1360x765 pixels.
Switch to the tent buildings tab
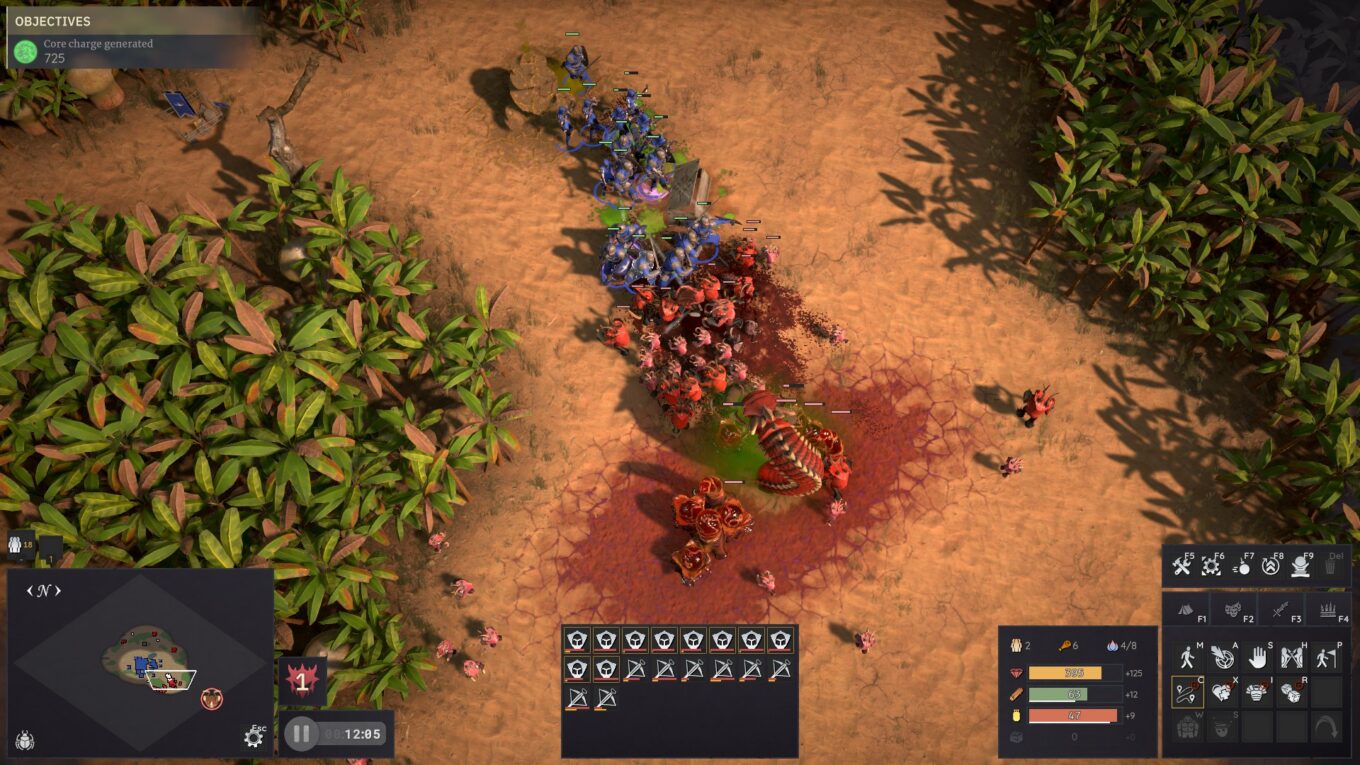pos(1185,607)
